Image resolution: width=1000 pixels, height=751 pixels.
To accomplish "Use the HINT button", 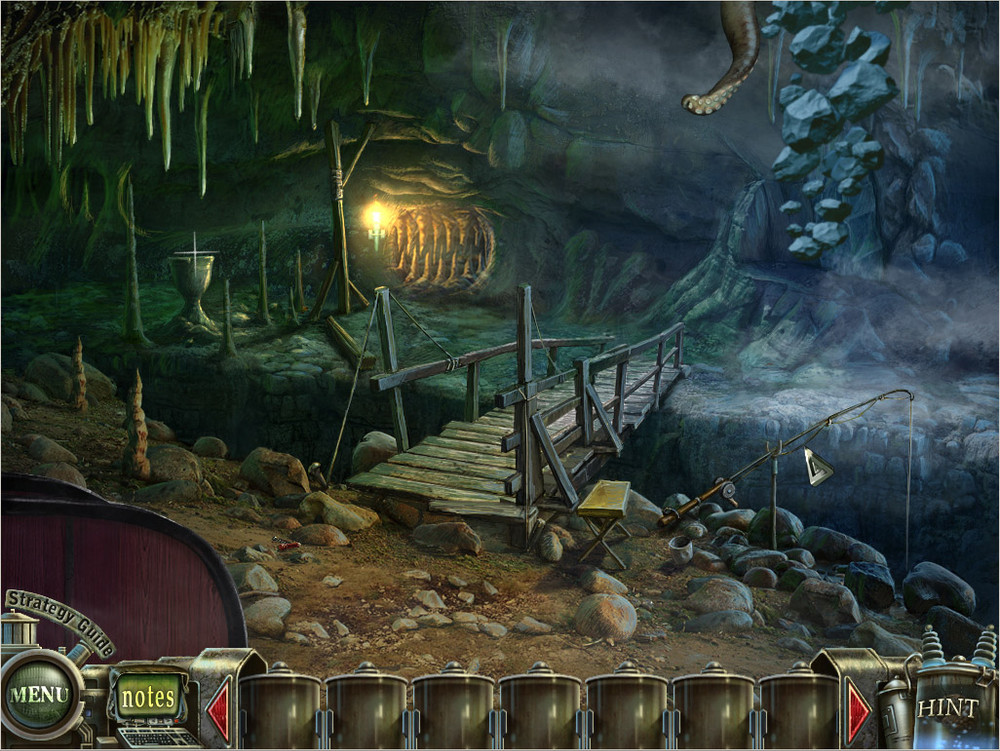I will pyautogui.click(x=947, y=707).
